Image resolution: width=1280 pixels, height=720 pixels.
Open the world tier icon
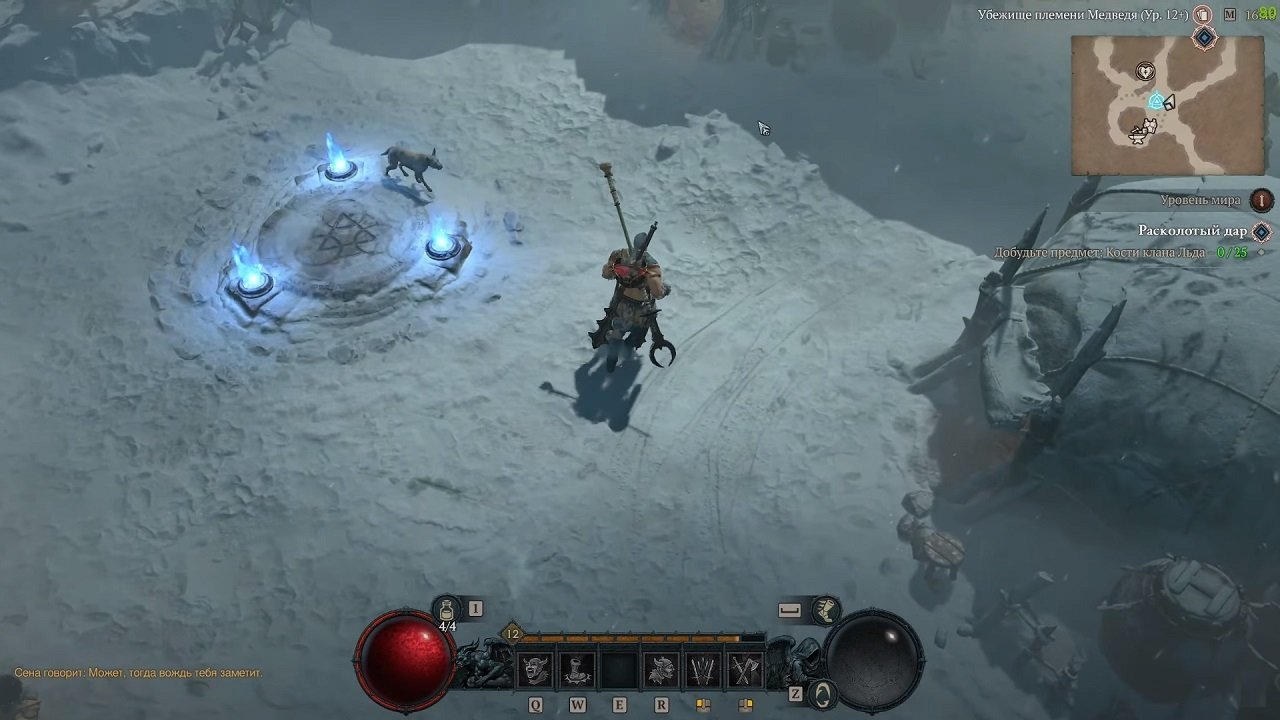point(1262,200)
